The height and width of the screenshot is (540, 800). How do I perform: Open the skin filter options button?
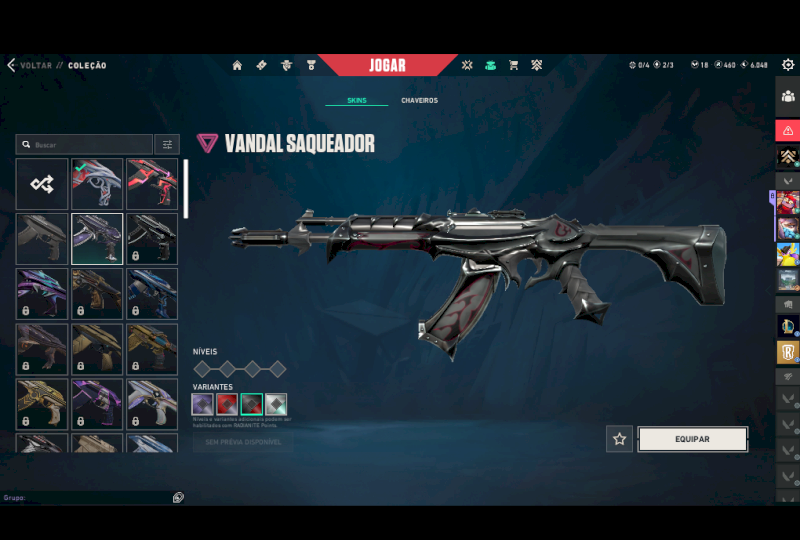click(x=168, y=145)
